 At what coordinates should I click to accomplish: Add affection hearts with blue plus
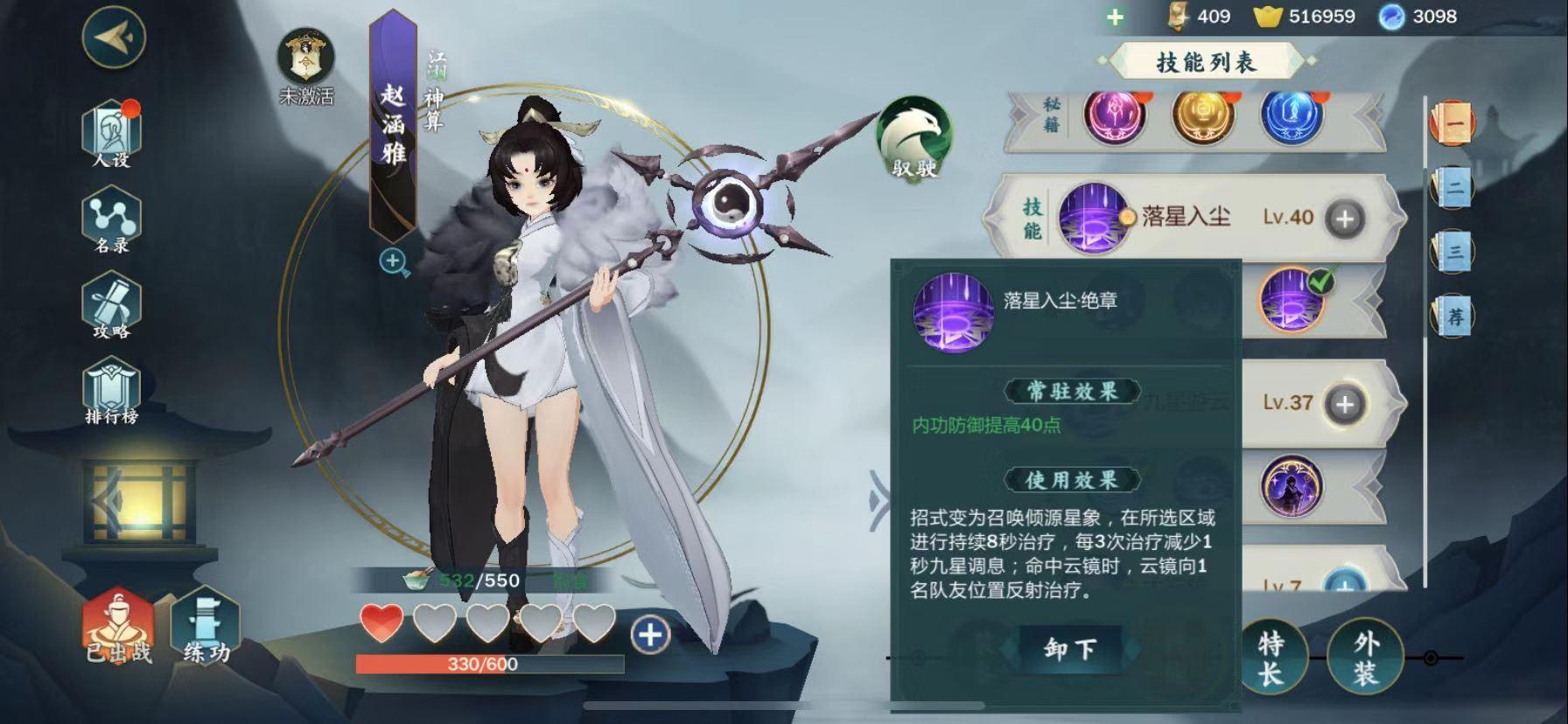coord(649,635)
